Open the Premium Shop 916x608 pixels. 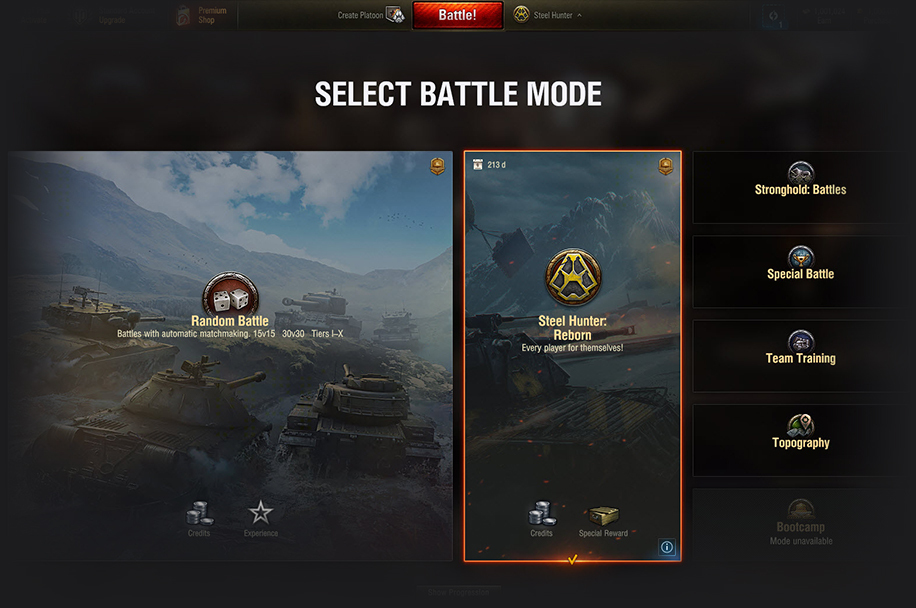(200, 15)
